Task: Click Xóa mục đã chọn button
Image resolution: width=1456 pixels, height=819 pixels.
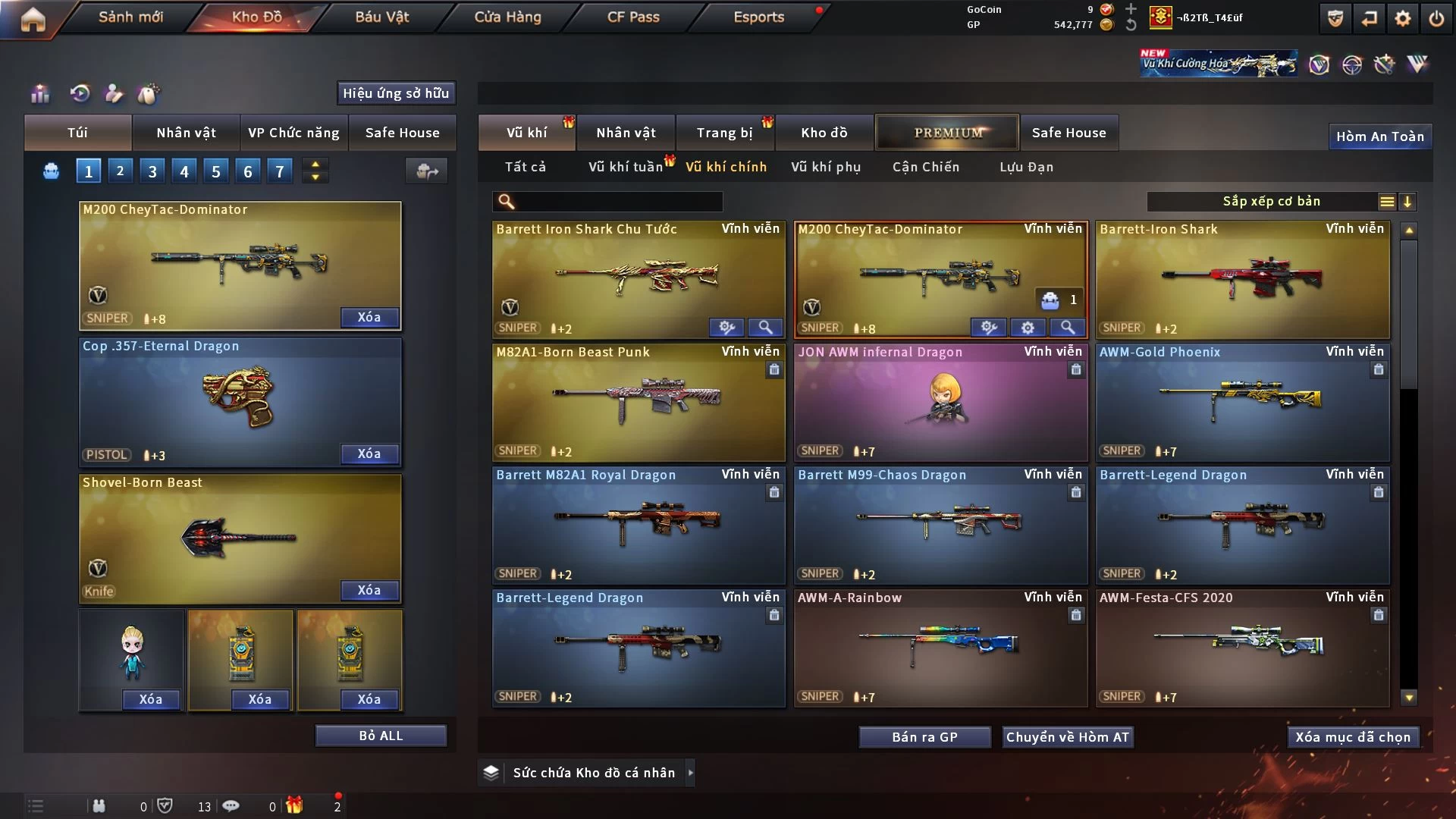Action: 1353,737
